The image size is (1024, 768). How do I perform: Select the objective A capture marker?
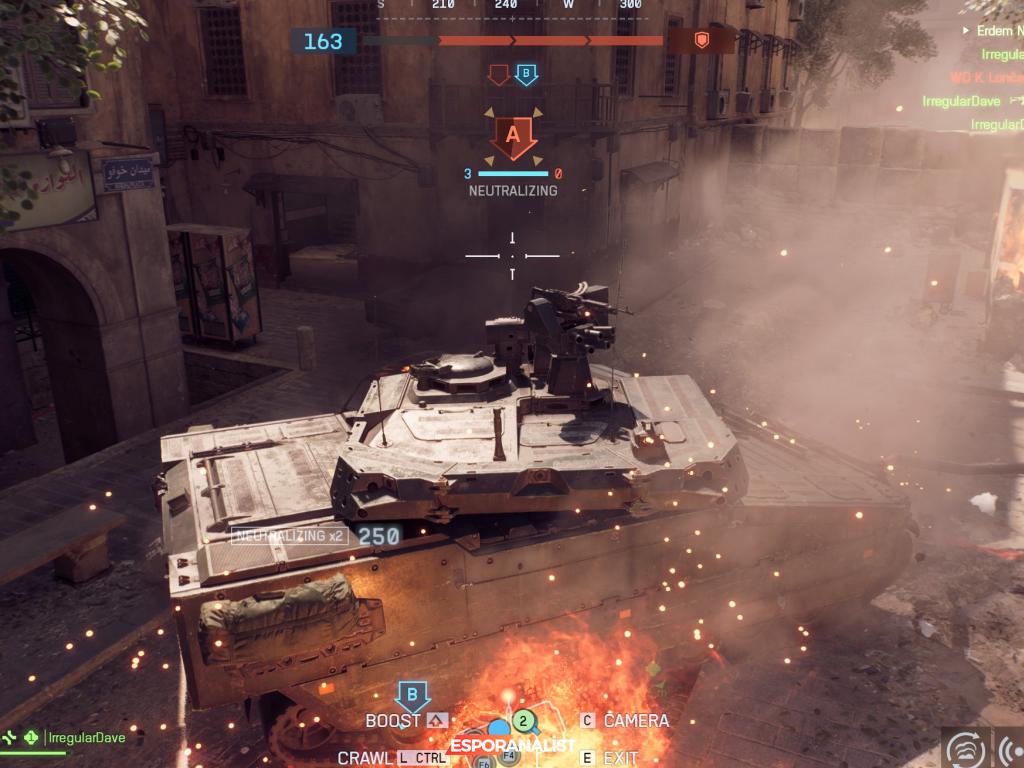(x=513, y=135)
